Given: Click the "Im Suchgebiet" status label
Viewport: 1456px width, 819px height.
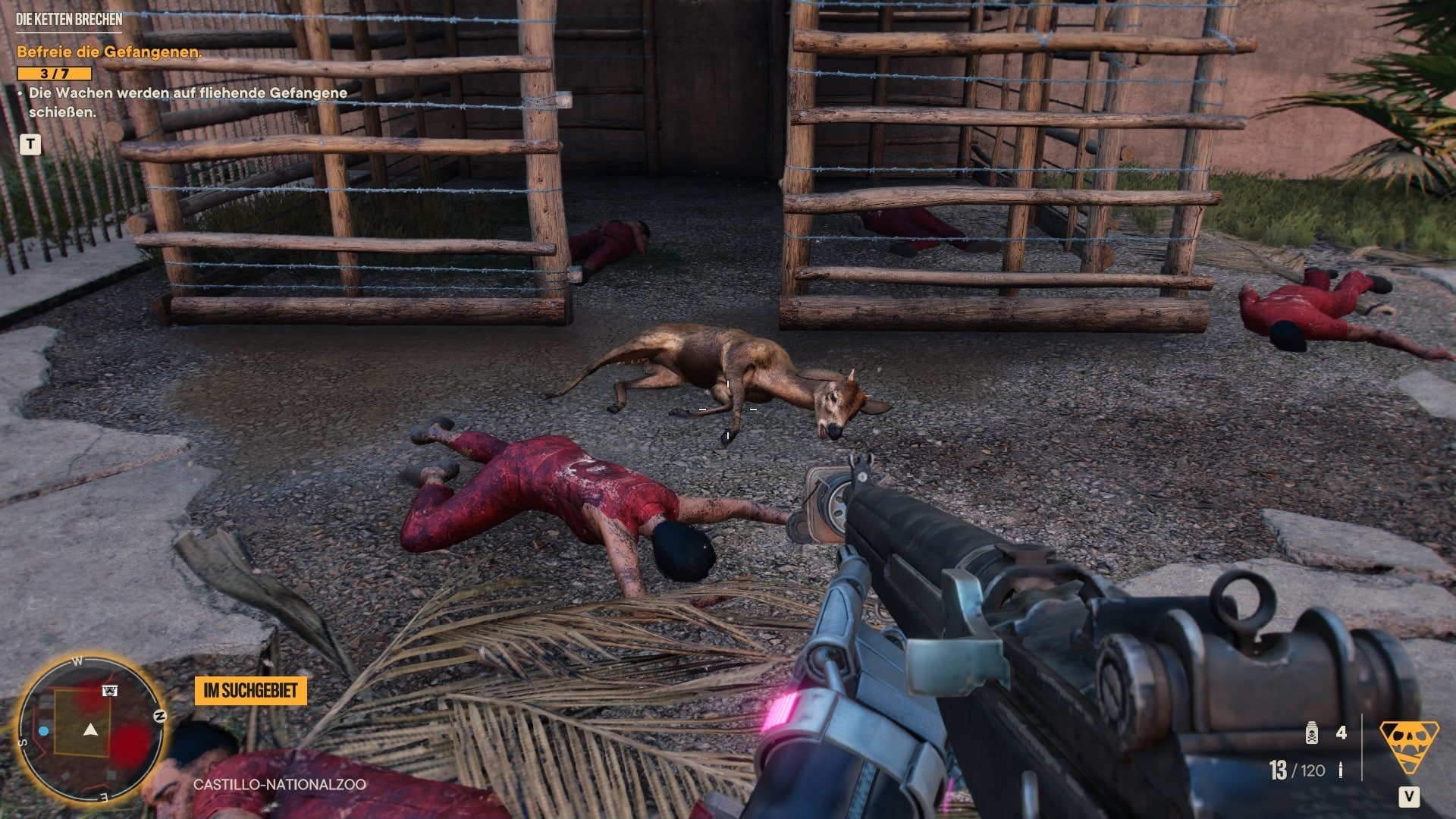Looking at the screenshot, I should 250,691.
